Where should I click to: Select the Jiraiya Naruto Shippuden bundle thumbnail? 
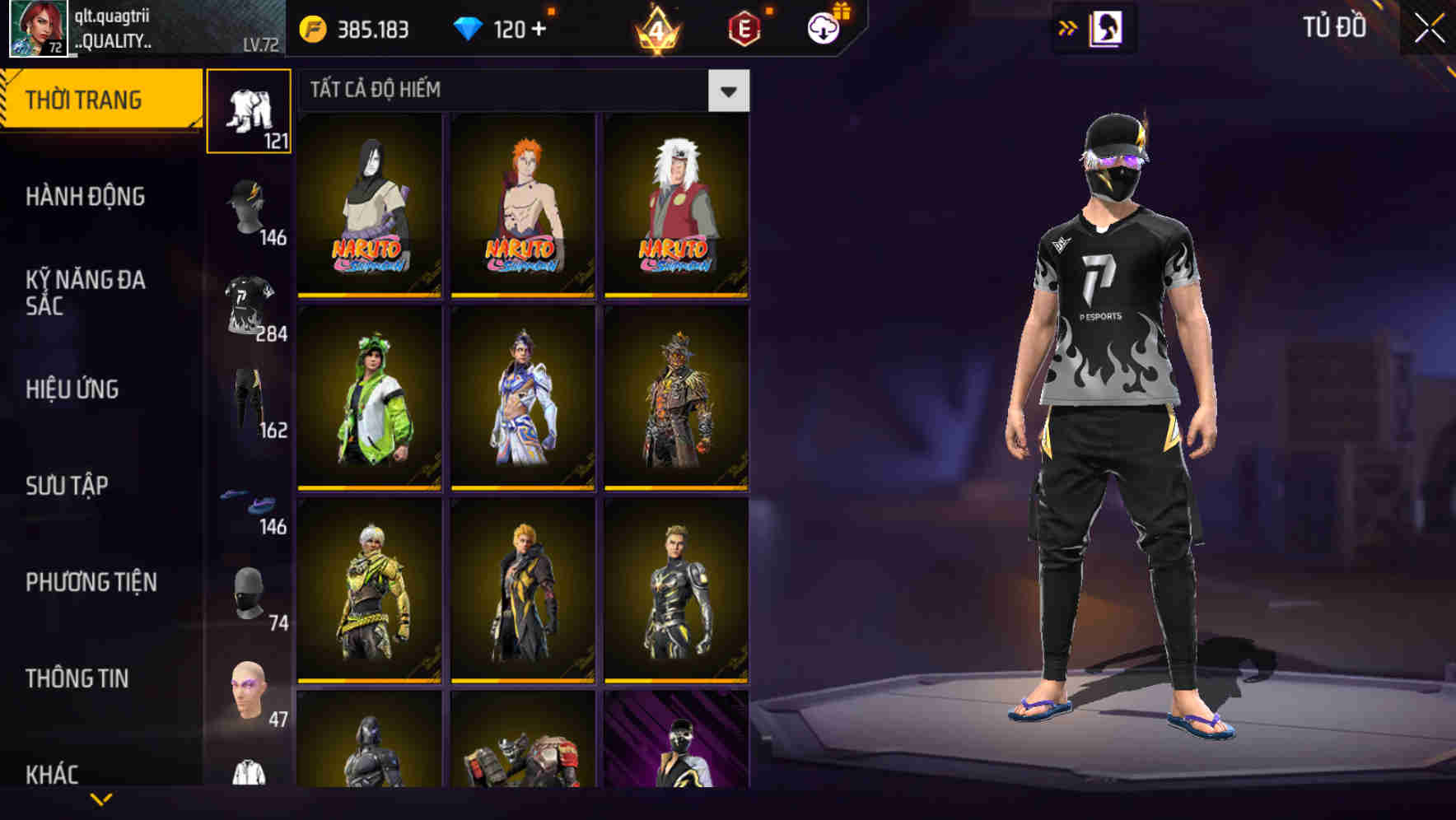pos(674,204)
